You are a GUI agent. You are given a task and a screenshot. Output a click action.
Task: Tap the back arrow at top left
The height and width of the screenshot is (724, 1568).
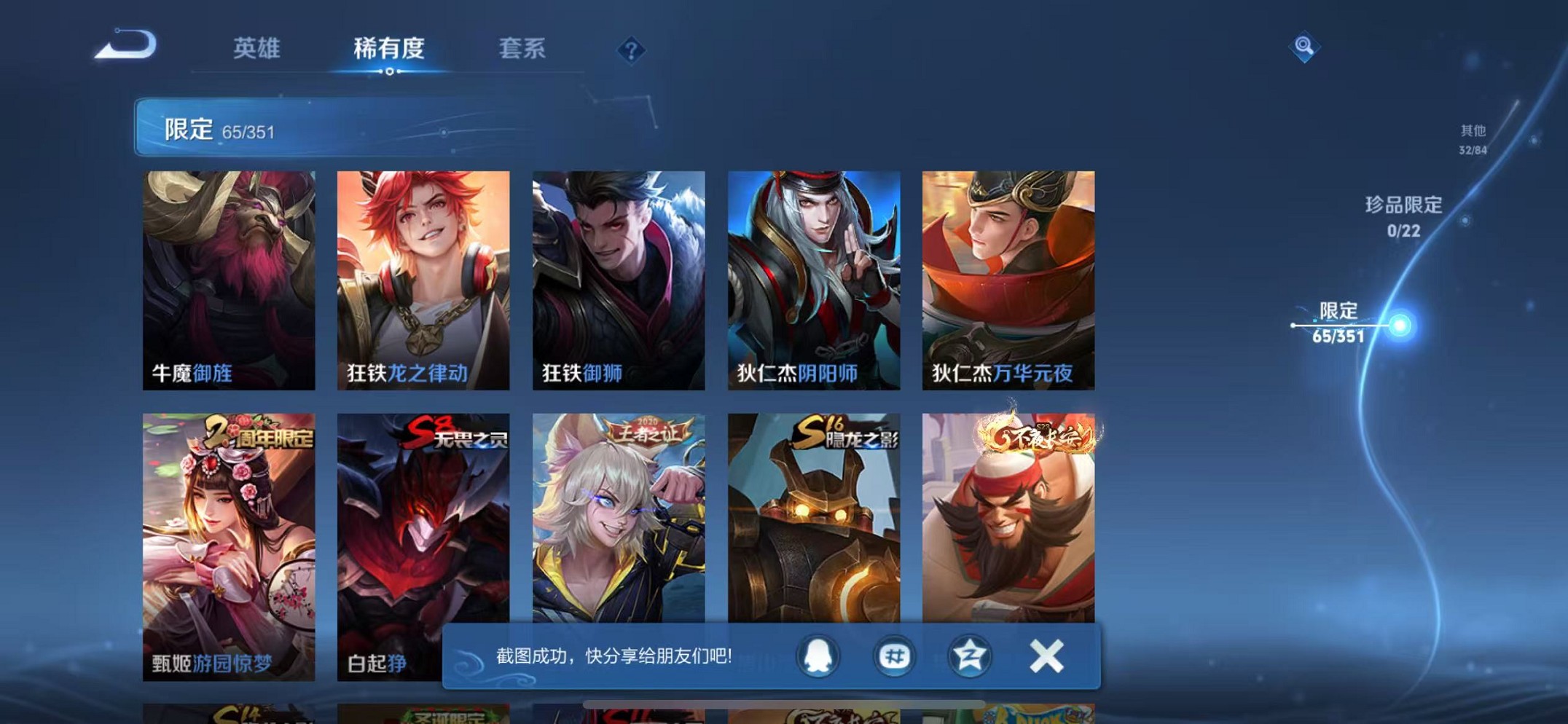(x=127, y=45)
